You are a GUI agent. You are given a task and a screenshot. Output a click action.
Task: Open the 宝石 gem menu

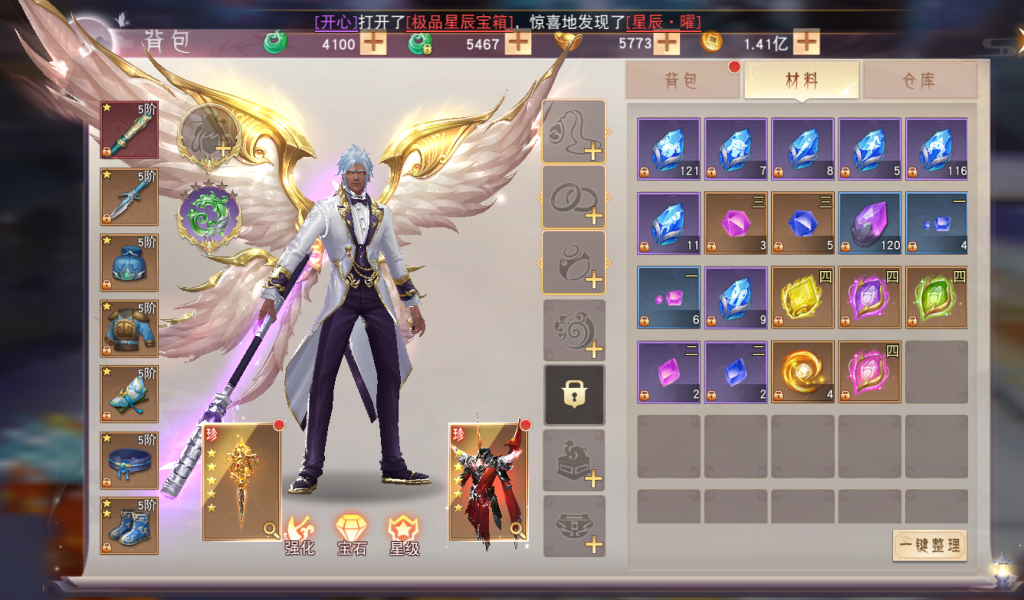pos(351,533)
